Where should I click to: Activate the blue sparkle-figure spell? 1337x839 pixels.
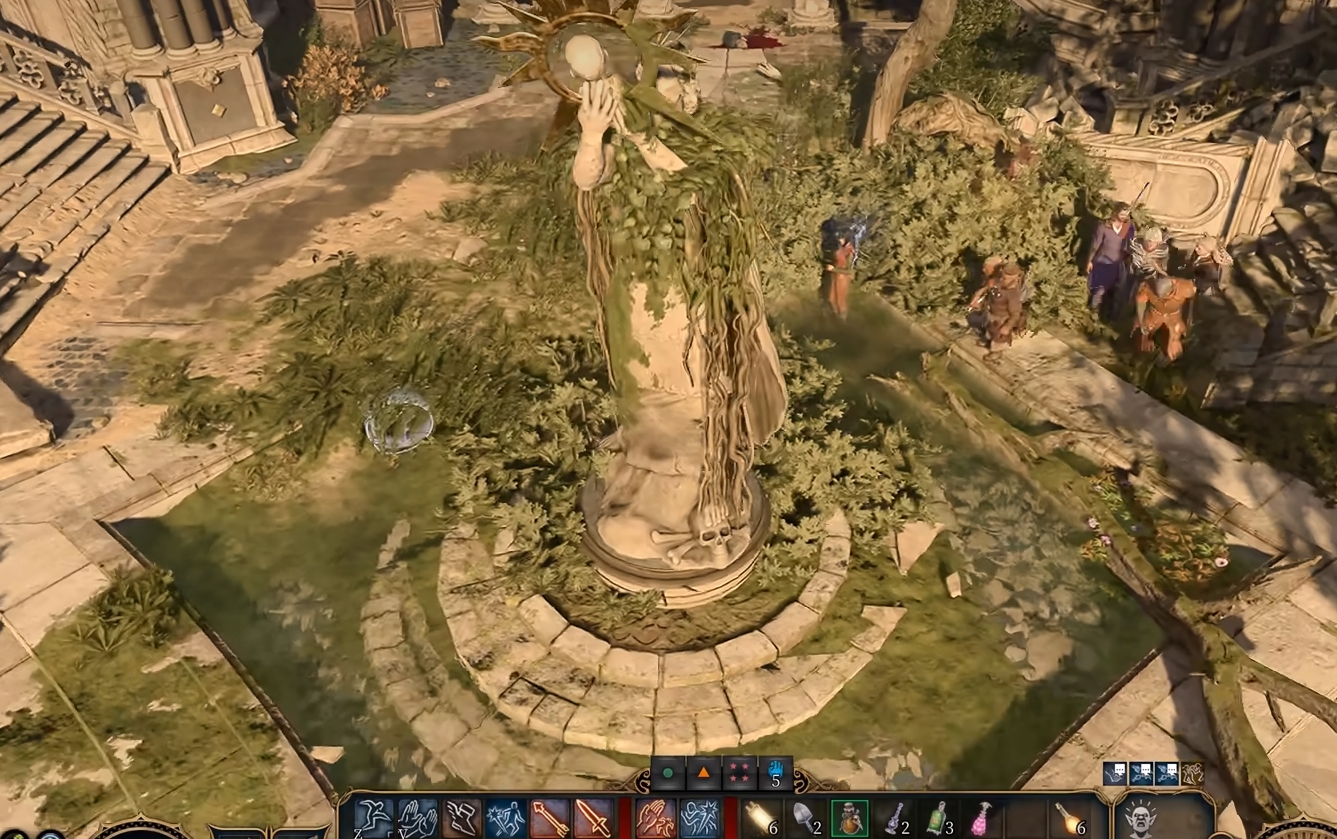point(700,819)
